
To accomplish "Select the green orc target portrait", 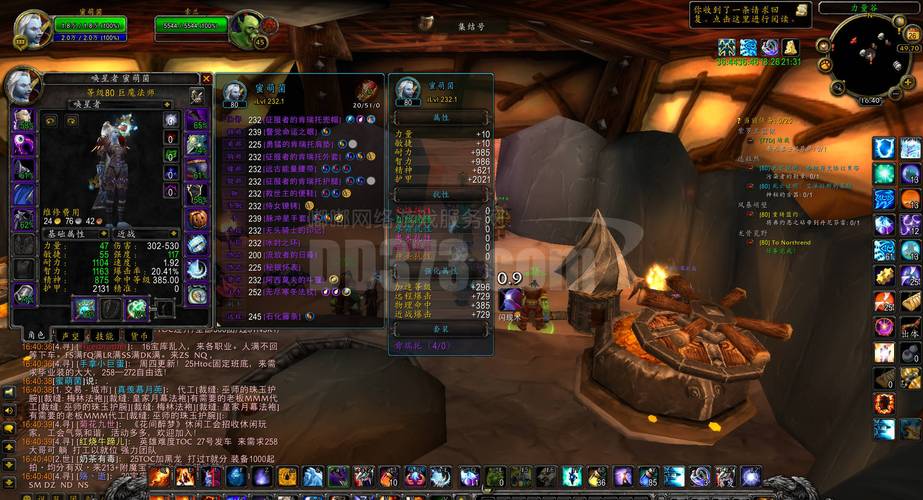I will coord(243,32).
